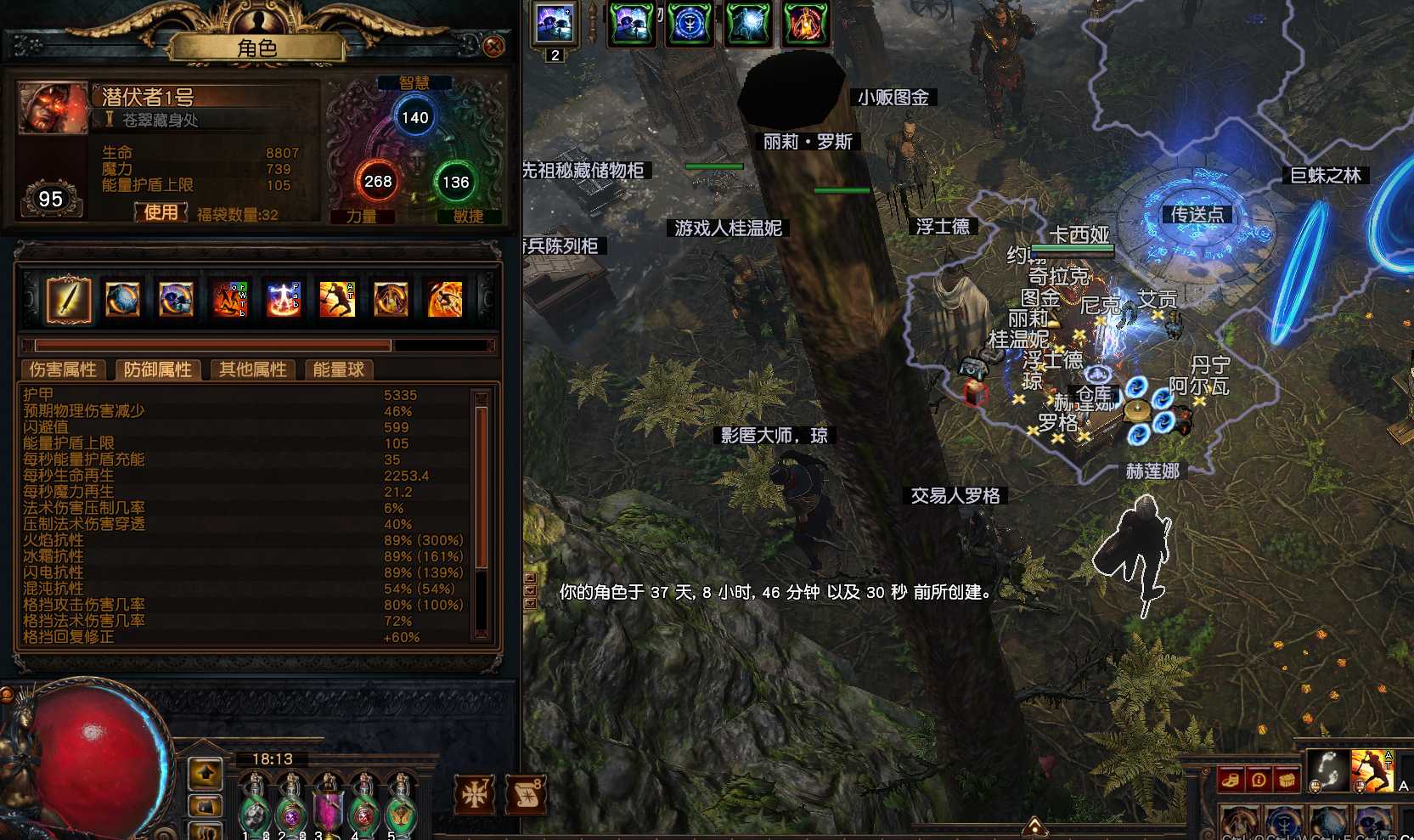Screen dimensions: 1414x840
Task: Click the 使用 button
Action: click(x=161, y=212)
